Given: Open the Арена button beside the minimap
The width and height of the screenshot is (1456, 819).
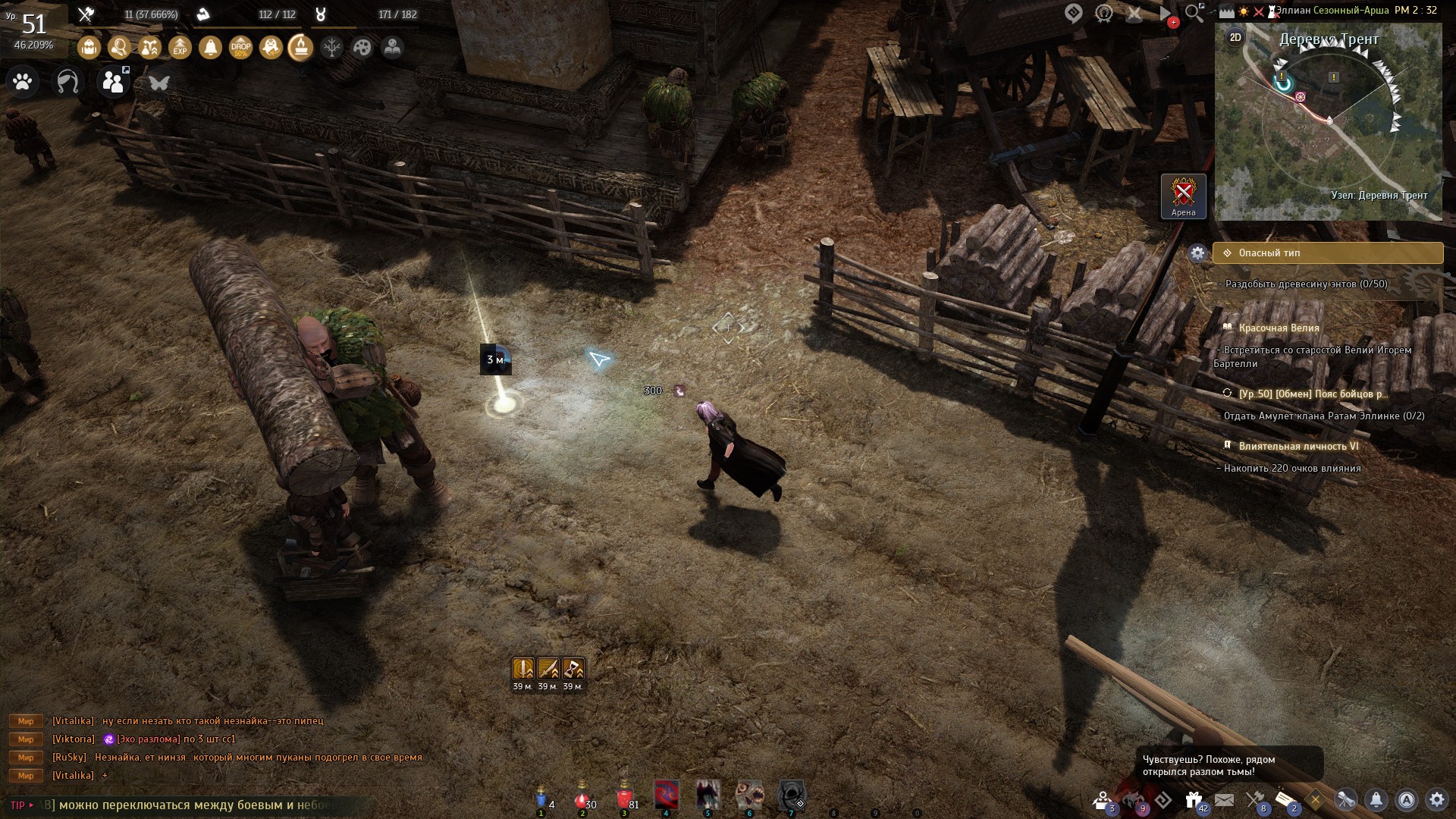Looking at the screenshot, I should 1183,196.
